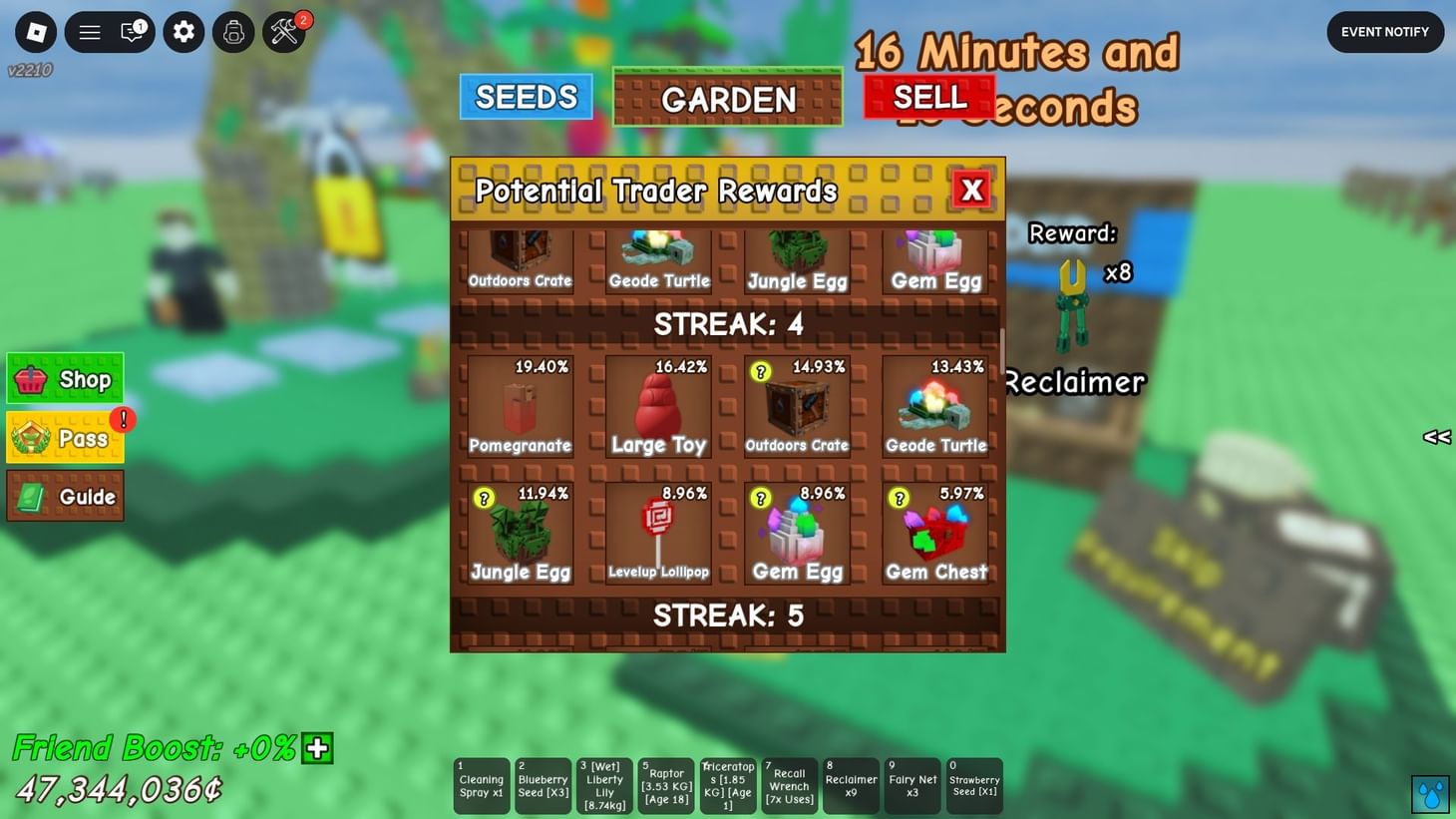1456x819 pixels.
Task: Switch to the SEEDS tab
Action: [526, 97]
